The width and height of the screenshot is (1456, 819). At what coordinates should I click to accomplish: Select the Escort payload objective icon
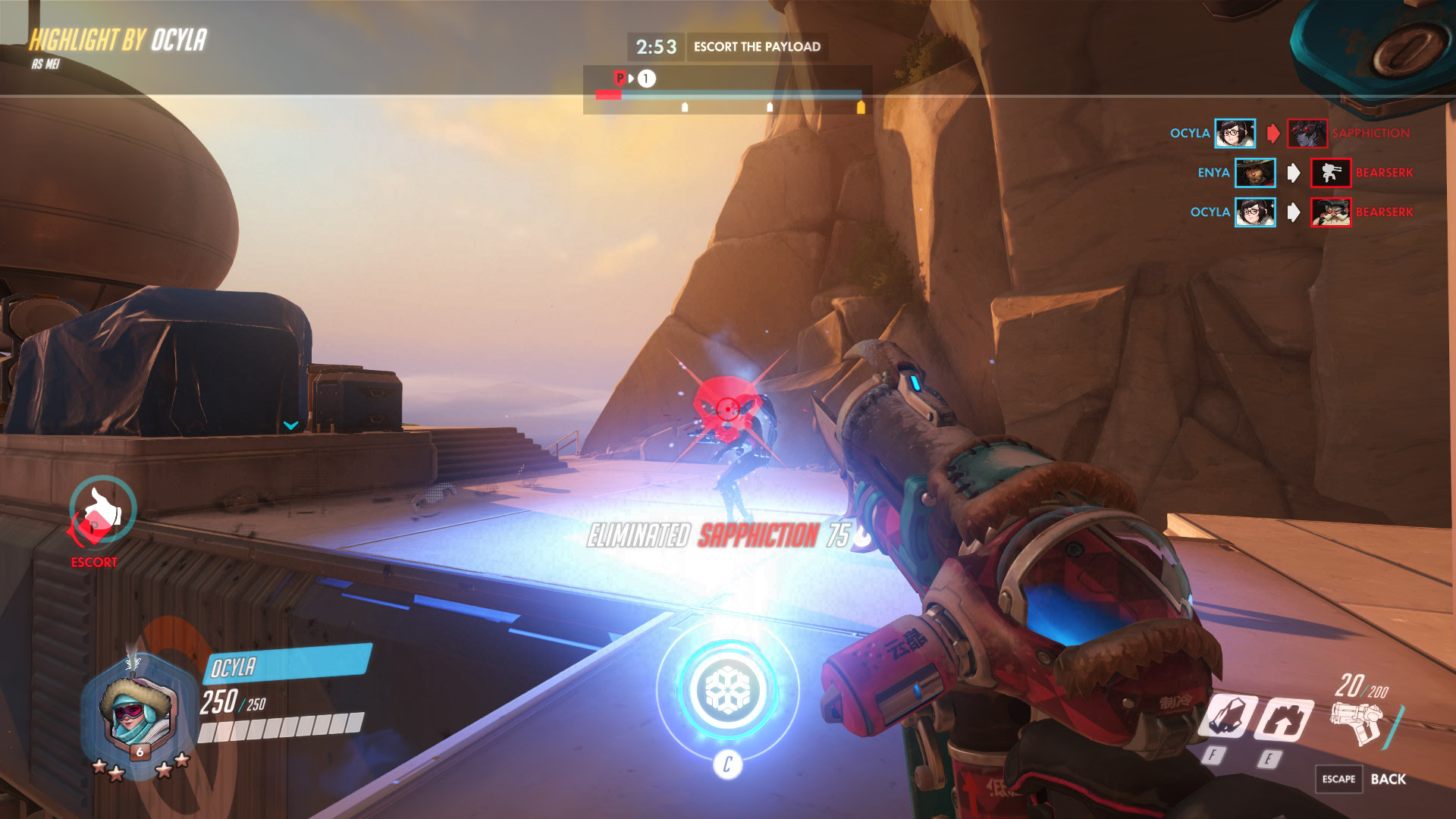pos(101,512)
